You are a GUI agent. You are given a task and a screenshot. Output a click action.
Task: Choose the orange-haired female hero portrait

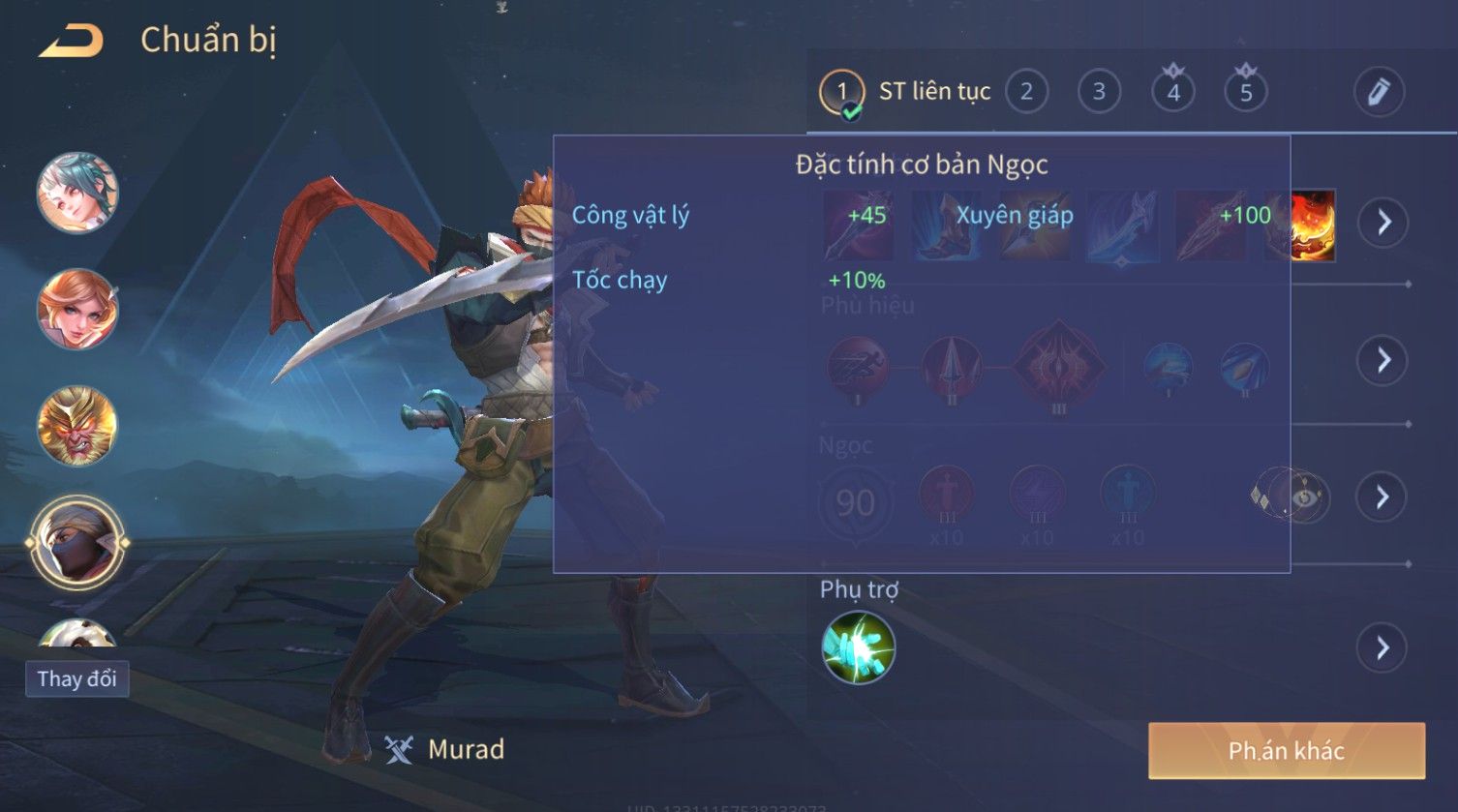[77, 309]
